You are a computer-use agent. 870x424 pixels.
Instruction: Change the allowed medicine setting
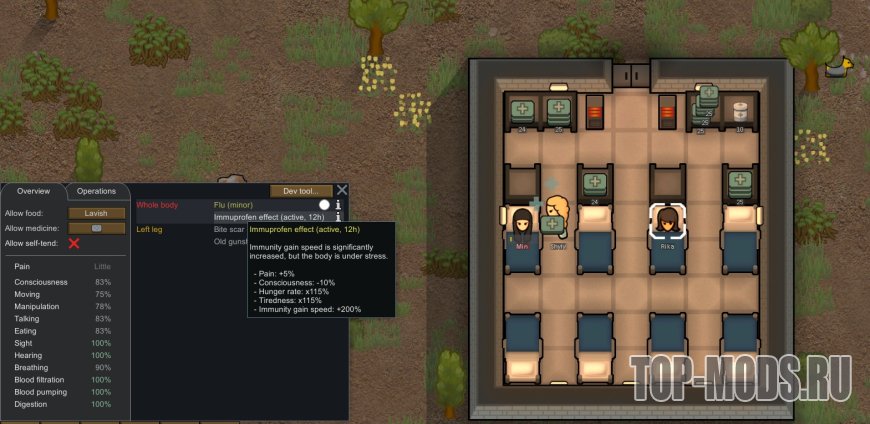(x=97, y=228)
